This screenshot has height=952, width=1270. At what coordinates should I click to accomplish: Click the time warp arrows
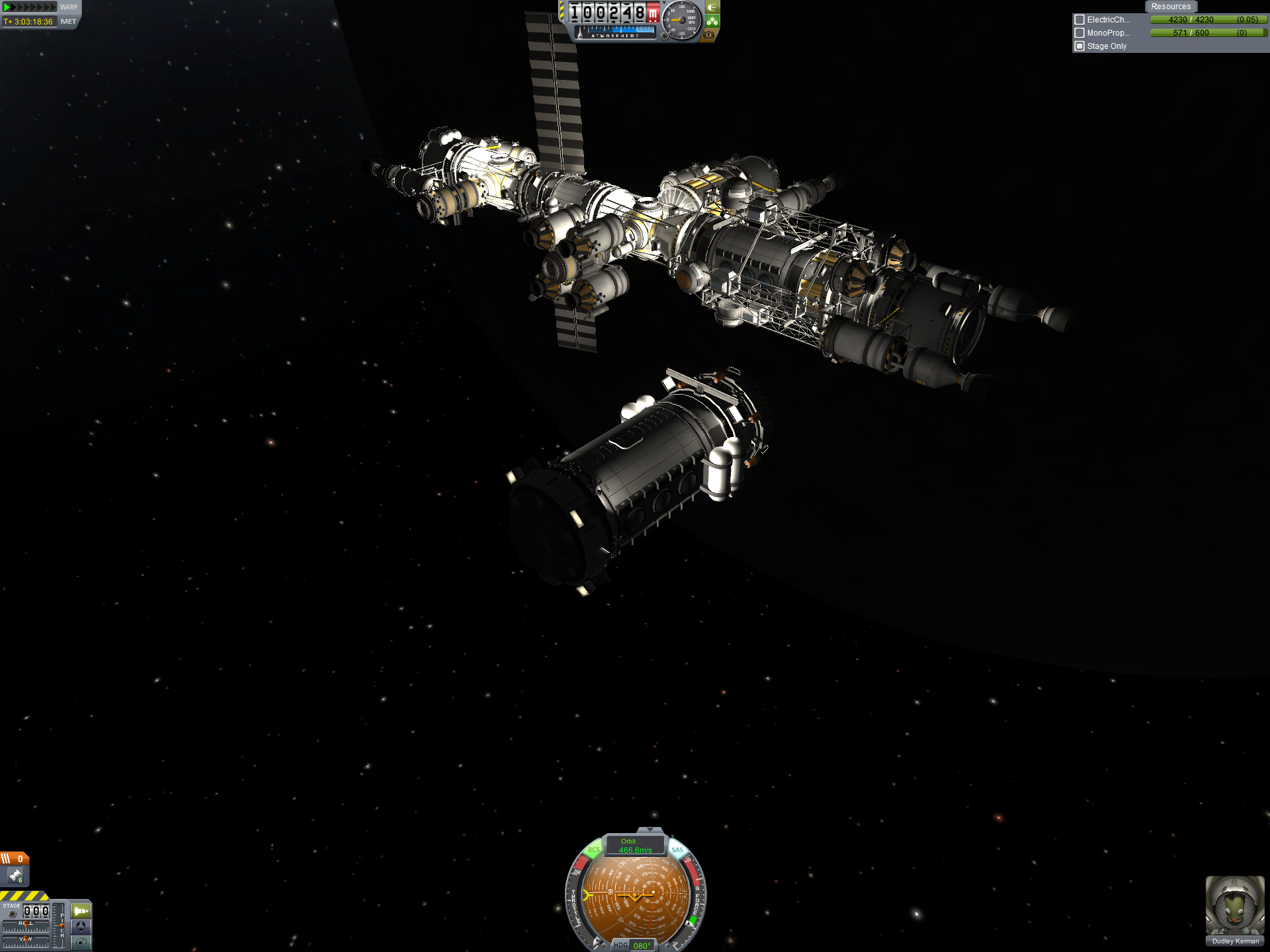point(30,7)
